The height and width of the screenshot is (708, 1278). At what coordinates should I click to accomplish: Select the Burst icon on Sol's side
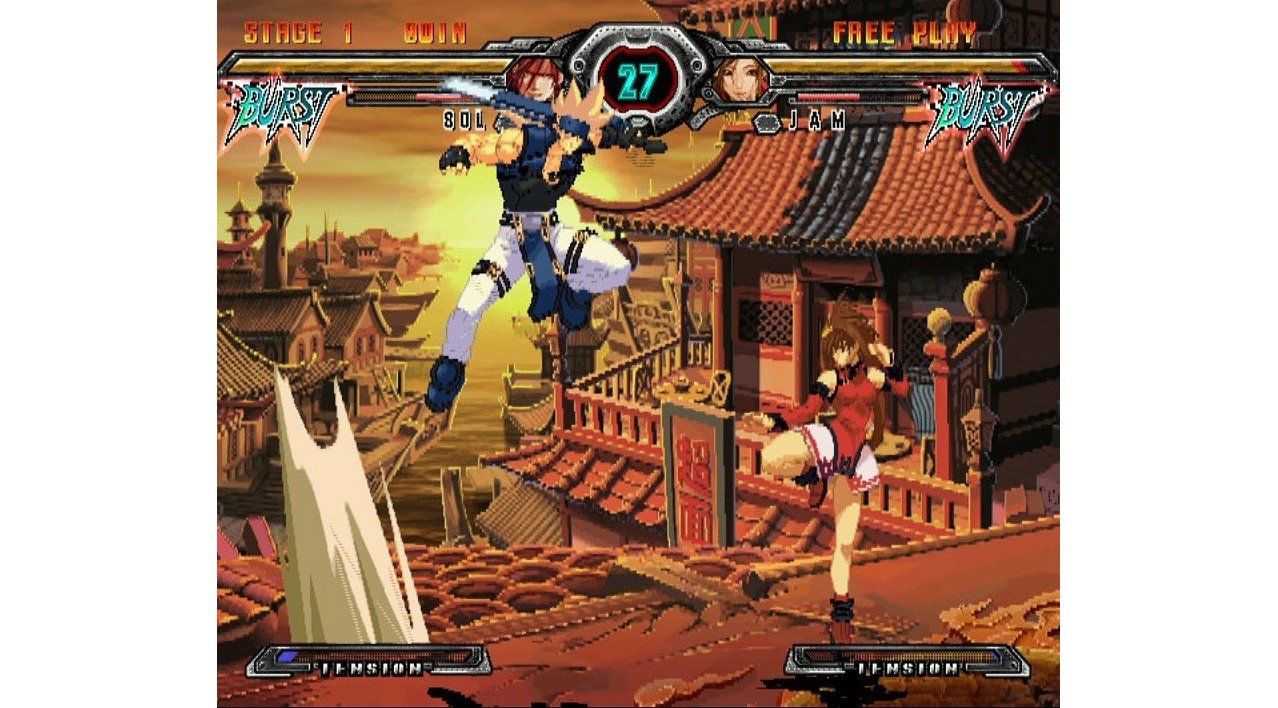pyautogui.click(x=283, y=110)
